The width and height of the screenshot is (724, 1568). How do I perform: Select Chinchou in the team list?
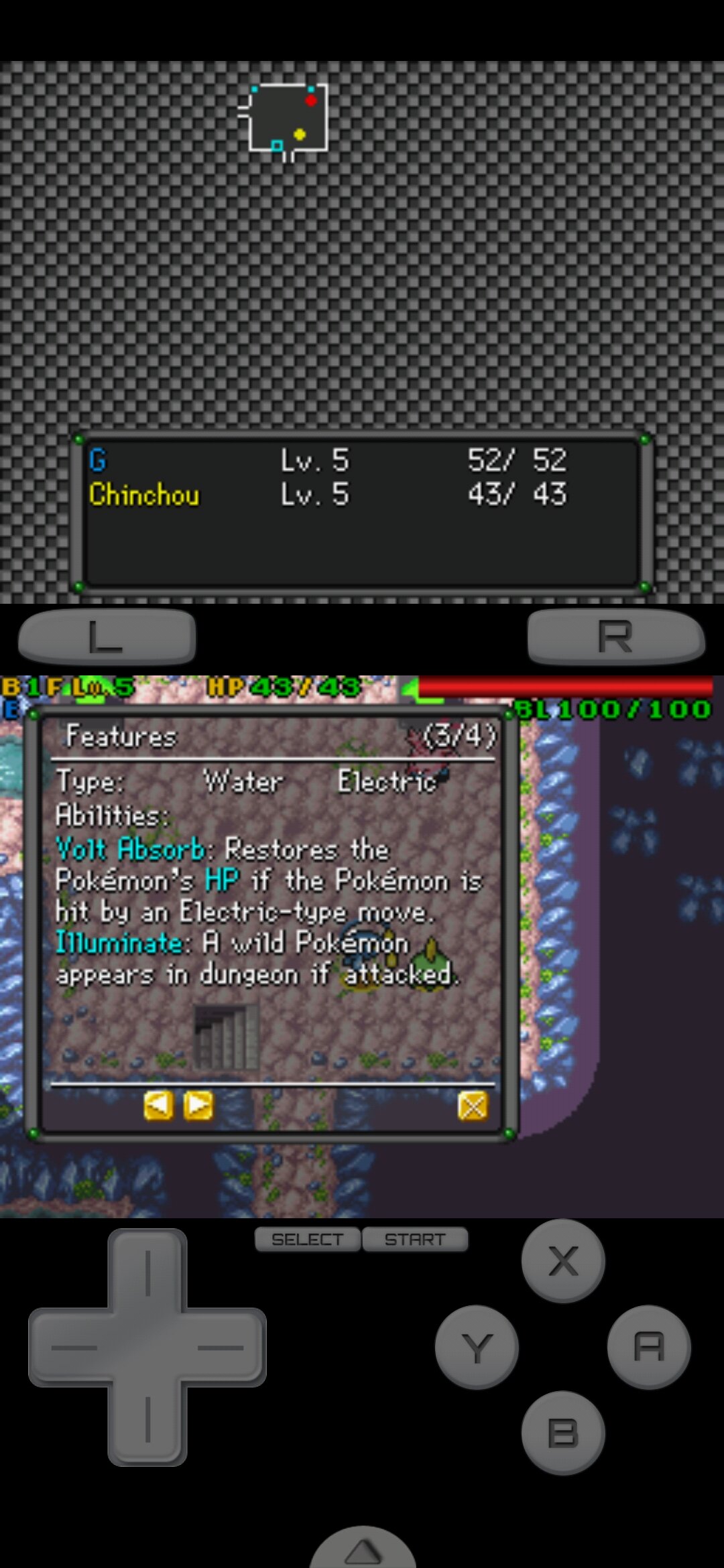[x=144, y=495]
